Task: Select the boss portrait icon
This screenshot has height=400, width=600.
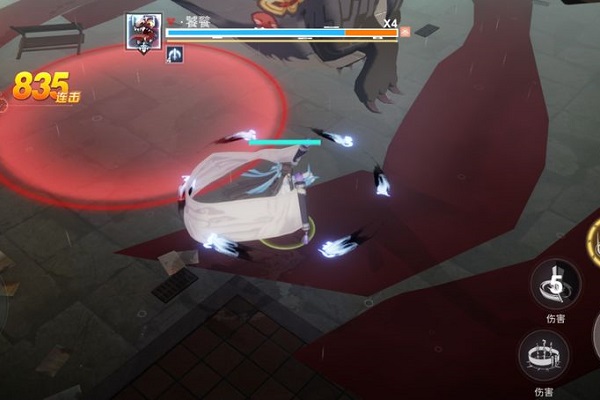Action: pyautogui.click(x=144, y=32)
